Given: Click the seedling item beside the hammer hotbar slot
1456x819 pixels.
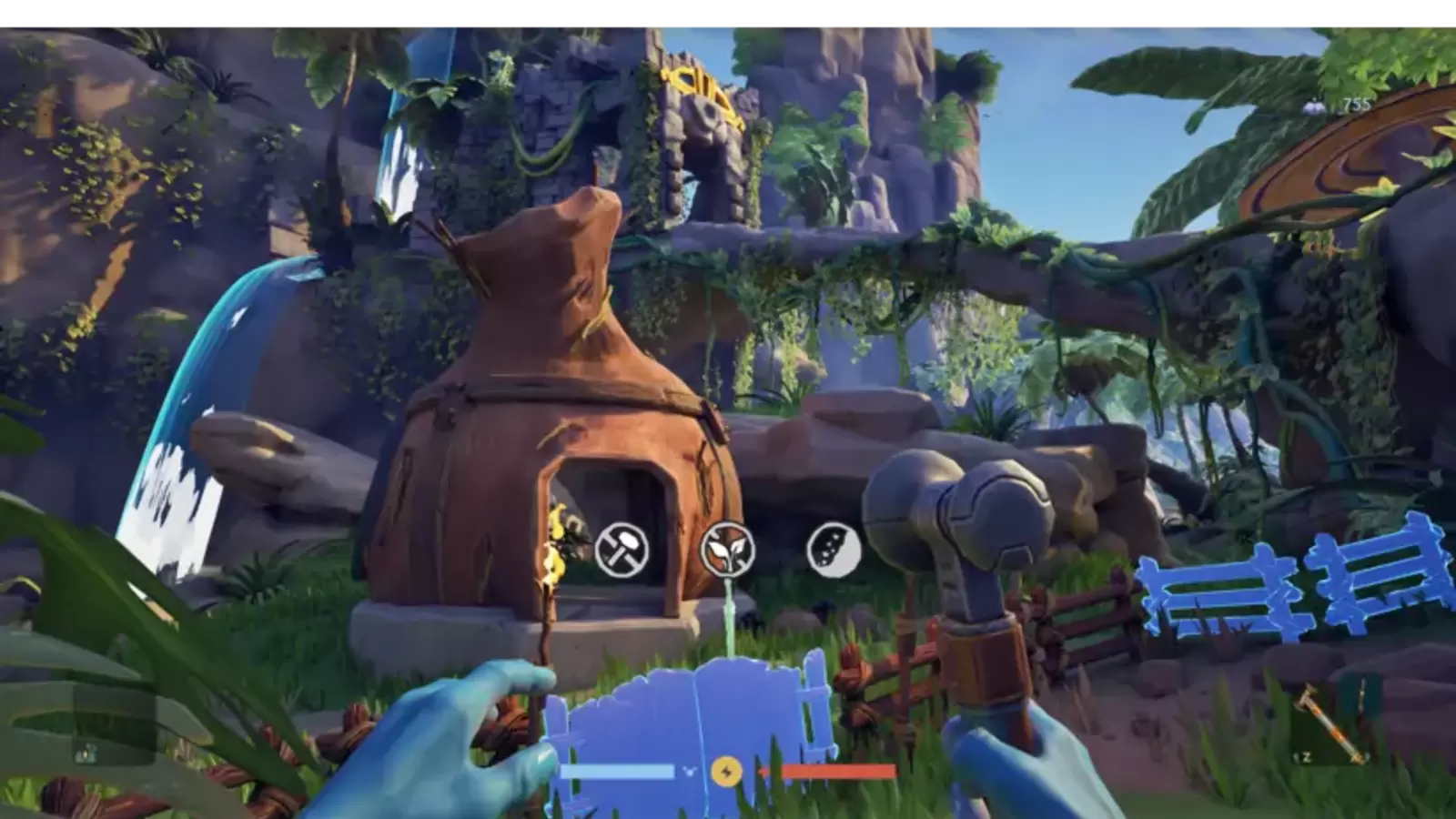Looking at the screenshot, I should pos(1361,701).
